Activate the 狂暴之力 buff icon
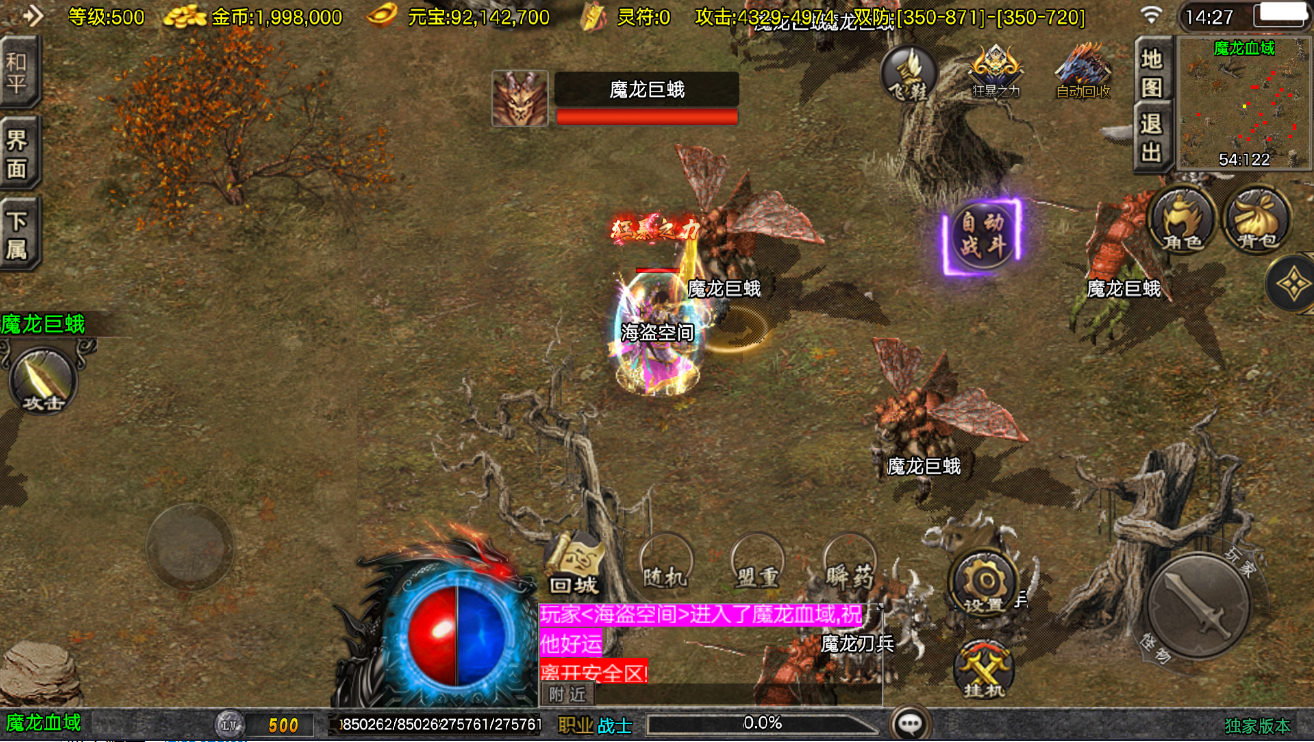 [x=996, y=72]
